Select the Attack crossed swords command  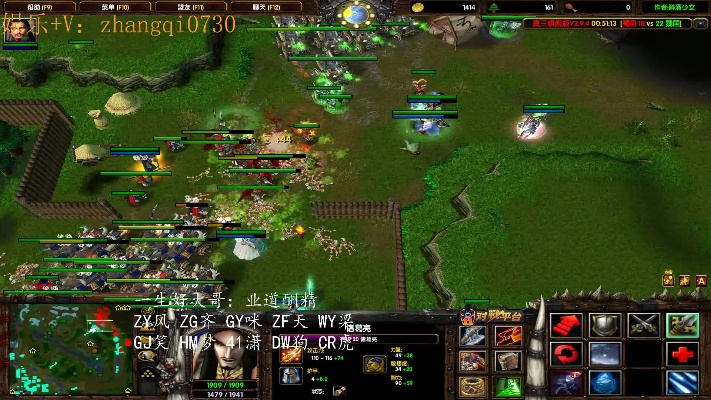point(643,325)
